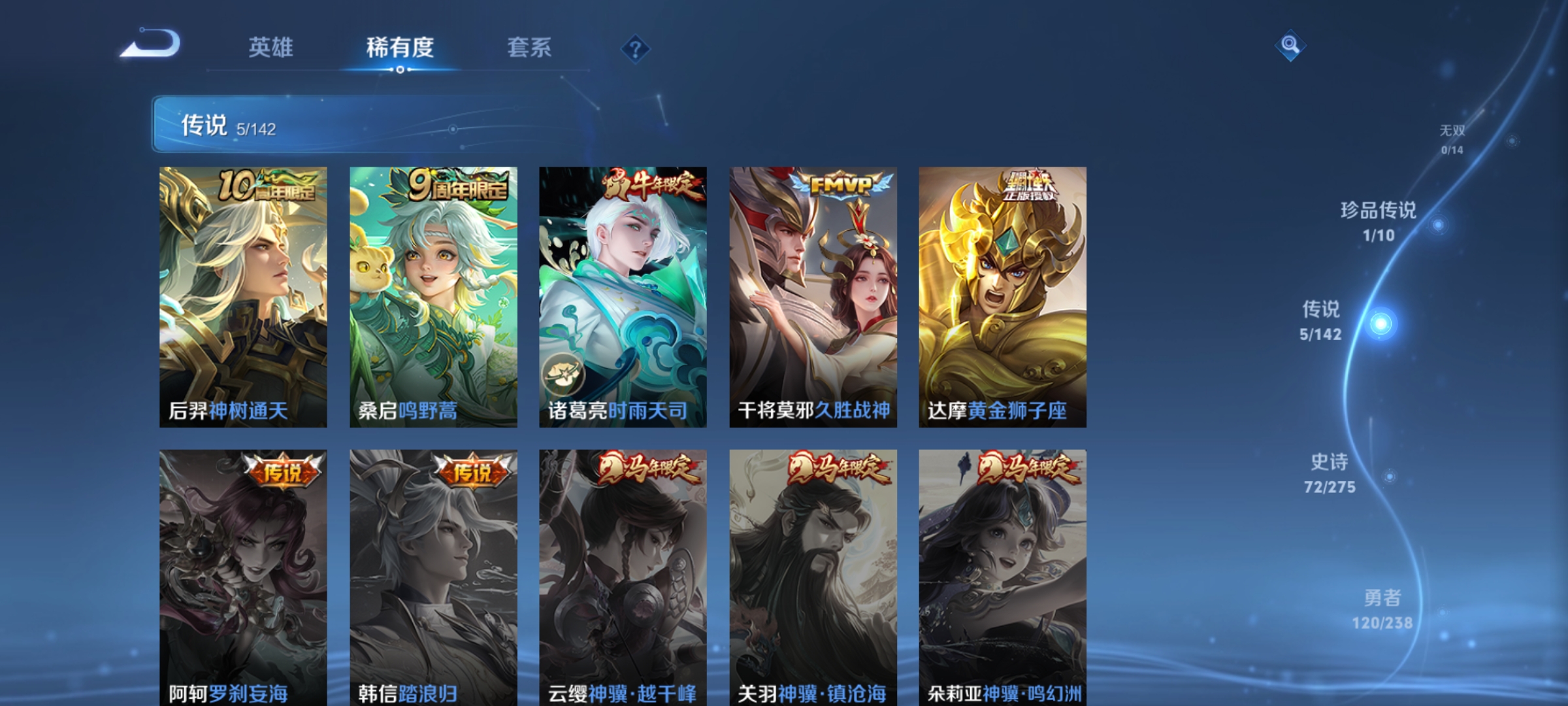
Task: Open the help question mark icon
Action: coord(636,48)
